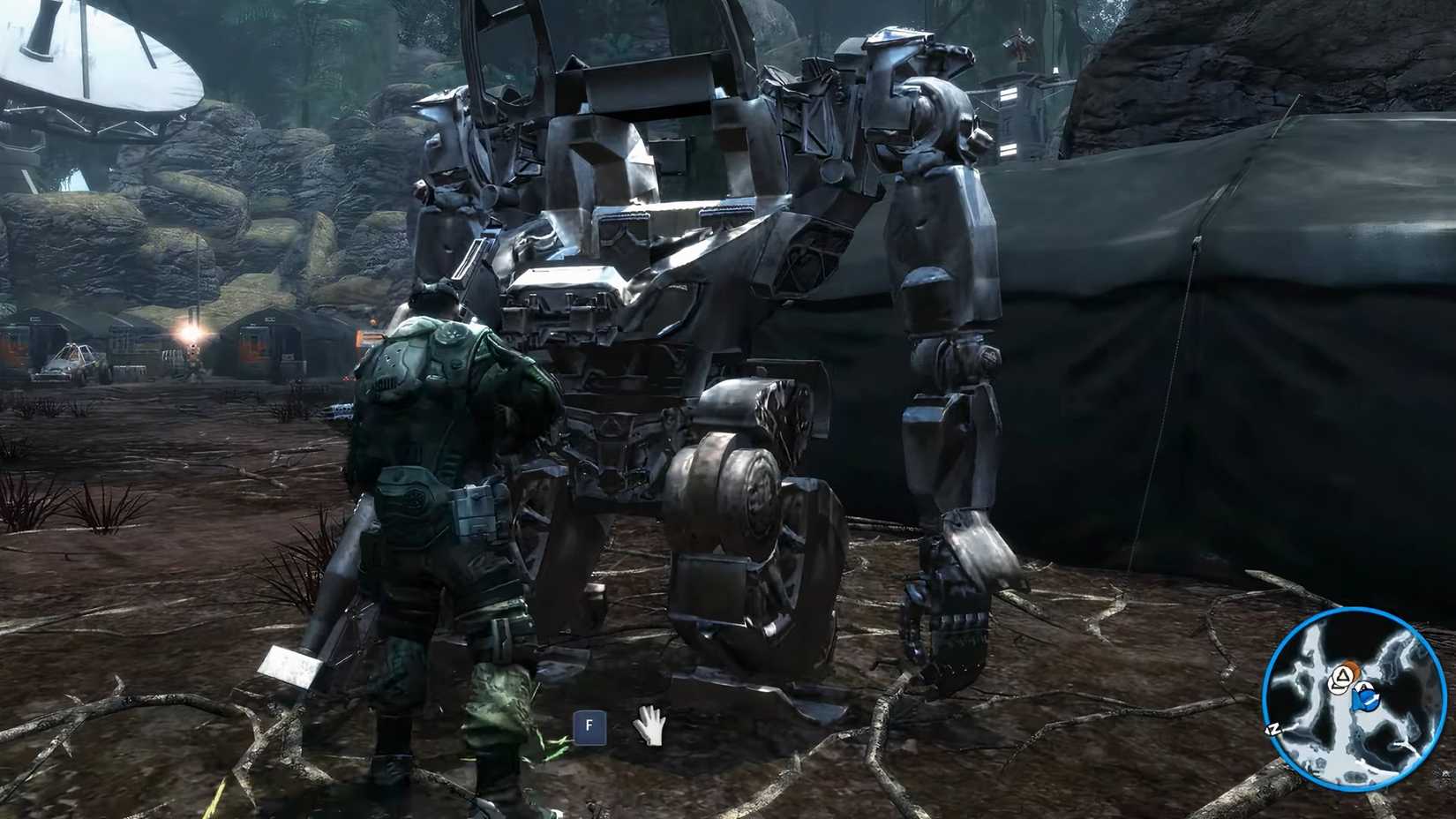
Task: Select the triangle objective marker on the minimap
Action: pos(1343,674)
